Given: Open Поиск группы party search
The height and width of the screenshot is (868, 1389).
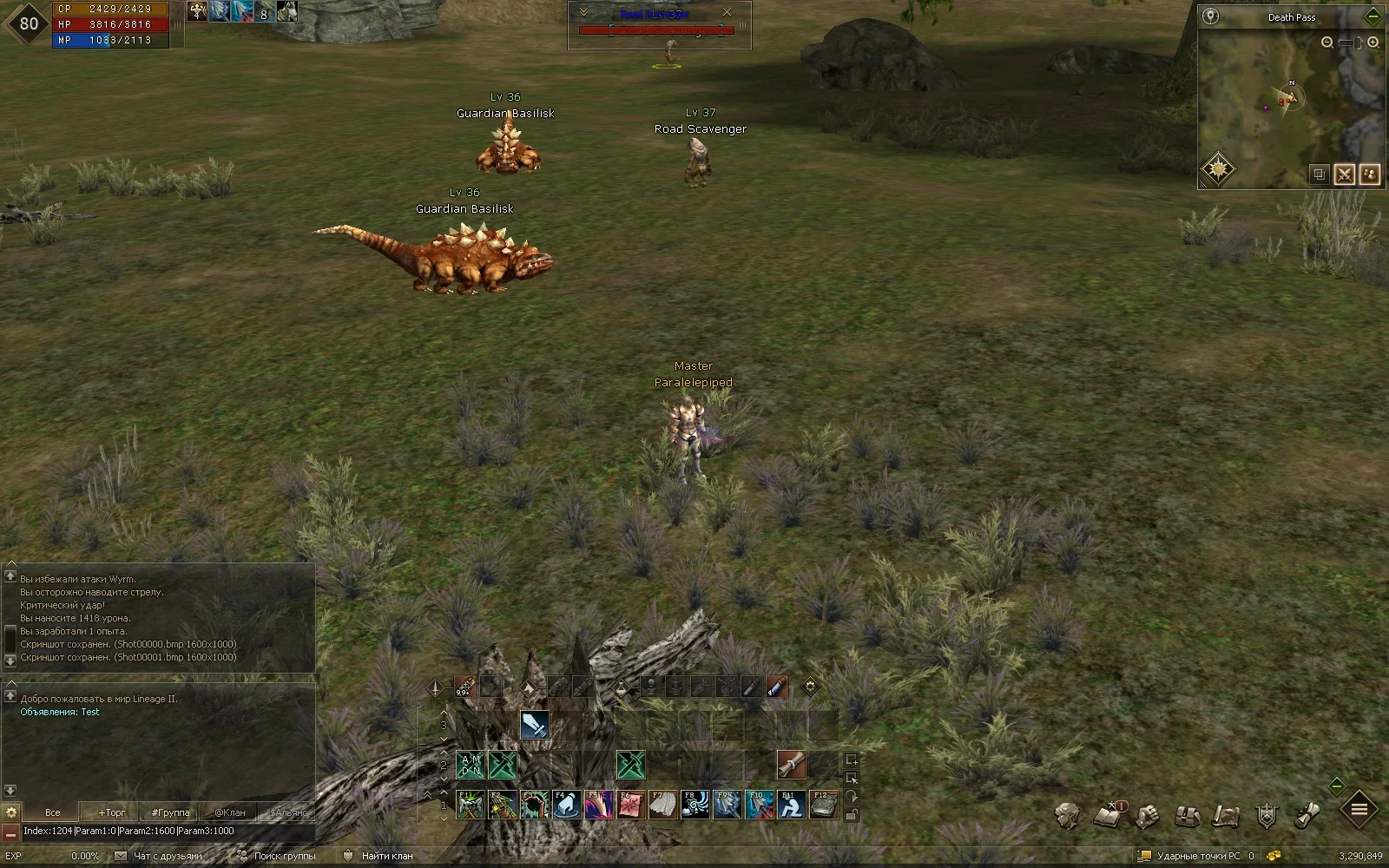Looking at the screenshot, I should (284, 856).
